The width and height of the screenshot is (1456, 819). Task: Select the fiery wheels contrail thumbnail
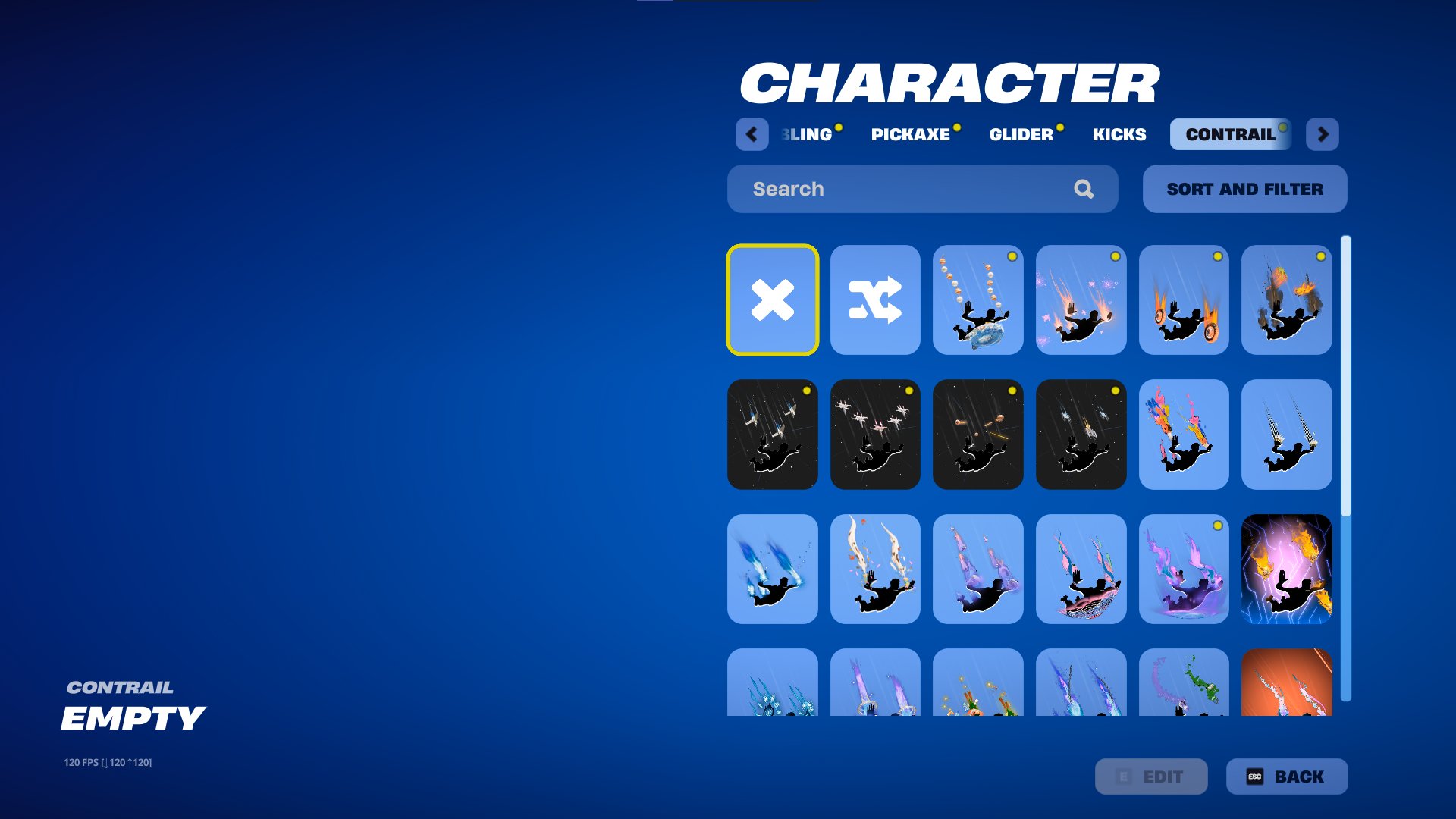point(1185,300)
